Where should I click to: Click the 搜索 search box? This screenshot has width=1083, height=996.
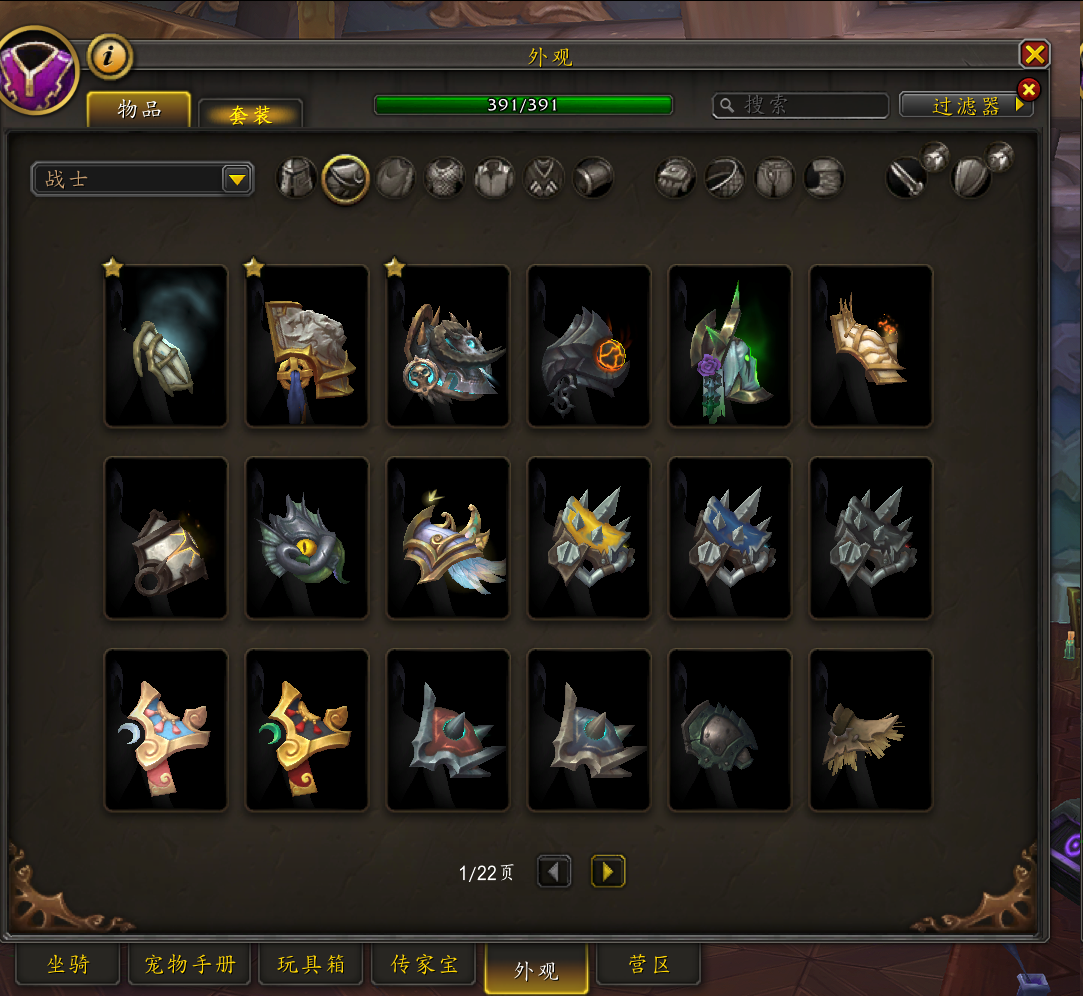pyautogui.click(x=800, y=105)
